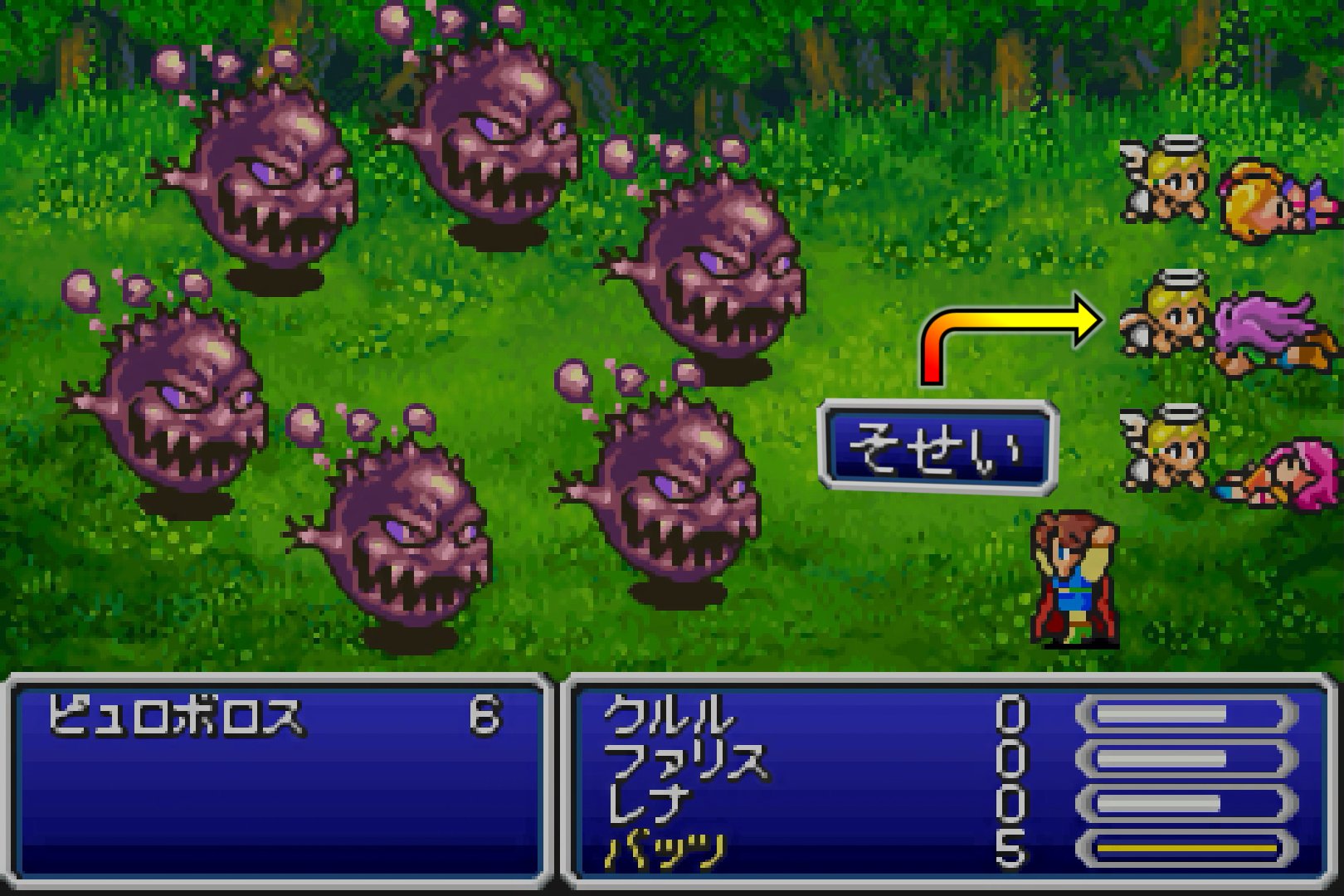Select the highlighted Bartz party entry
This screenshot has height=896, width=1344.
665,850
